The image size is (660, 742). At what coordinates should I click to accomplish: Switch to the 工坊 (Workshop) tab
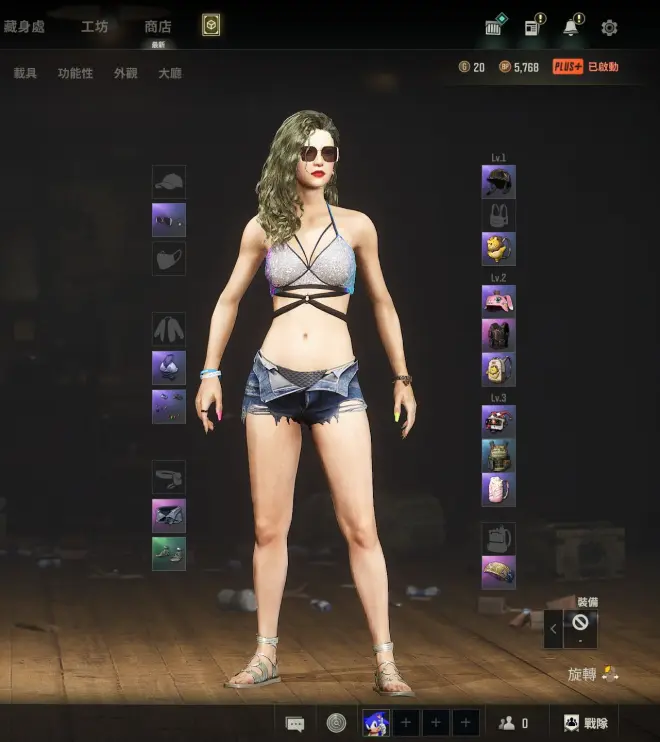pyautogui.click(x=95, y=27)
